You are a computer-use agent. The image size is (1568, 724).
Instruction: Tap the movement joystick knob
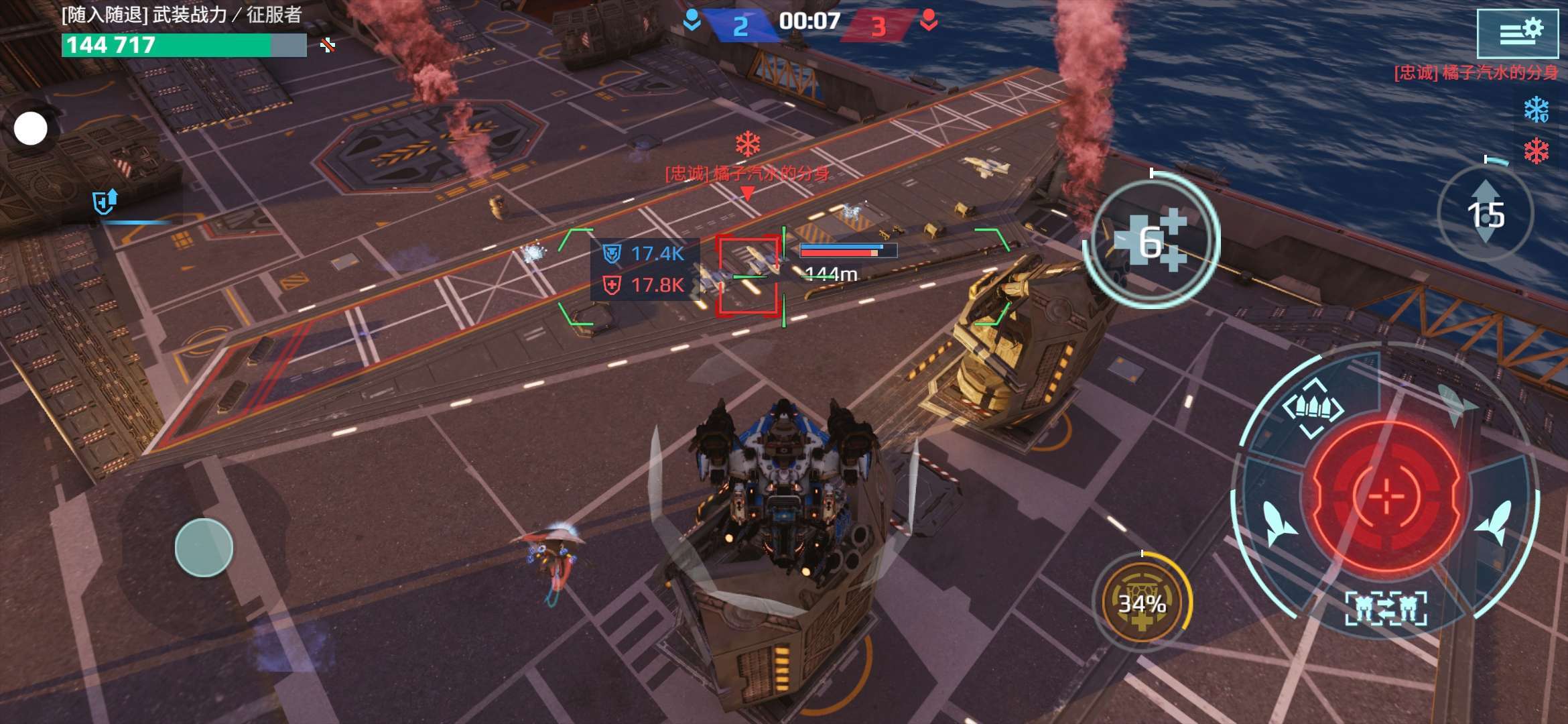coord(204,548)
